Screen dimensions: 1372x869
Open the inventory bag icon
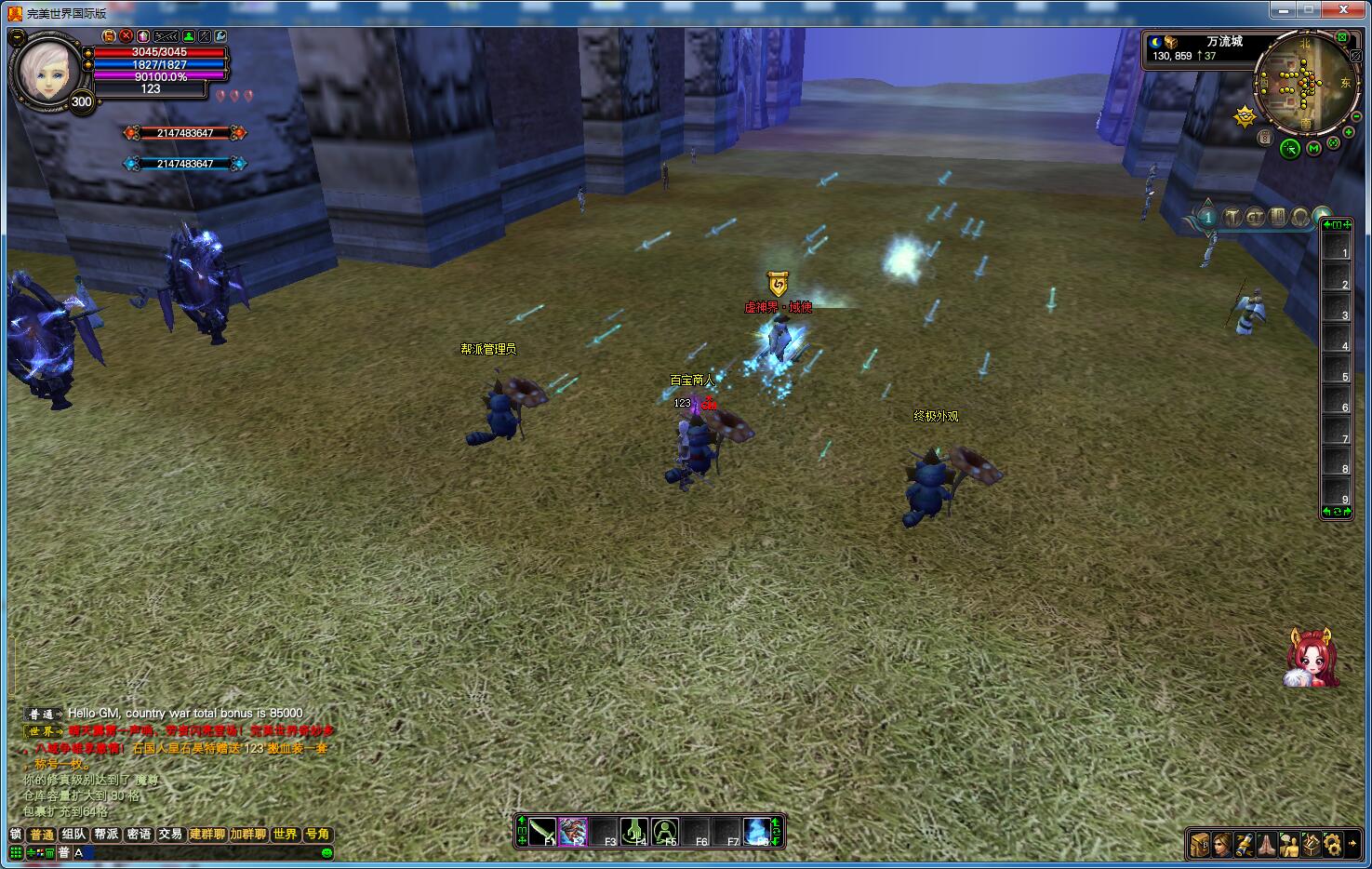(x=1200, y=845)
